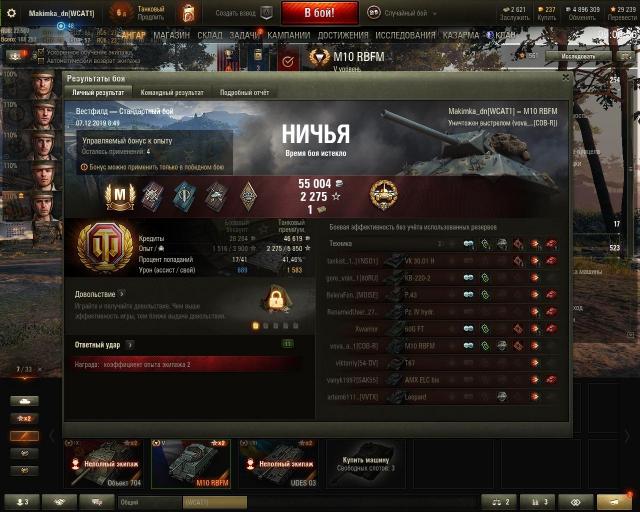Screen dimensions: 640x512
Task: Open the МАГАЗИН menu
Action: coord(172,34)
